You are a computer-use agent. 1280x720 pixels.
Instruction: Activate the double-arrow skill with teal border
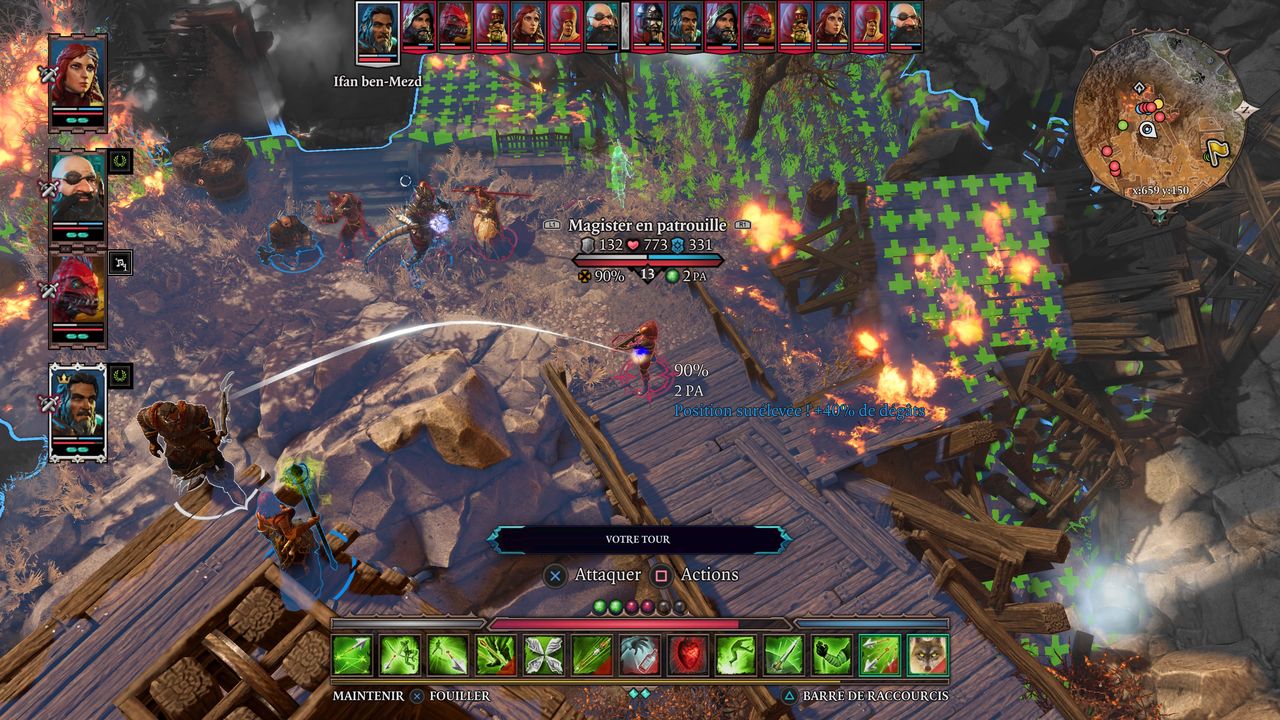(x=880, y=655)
